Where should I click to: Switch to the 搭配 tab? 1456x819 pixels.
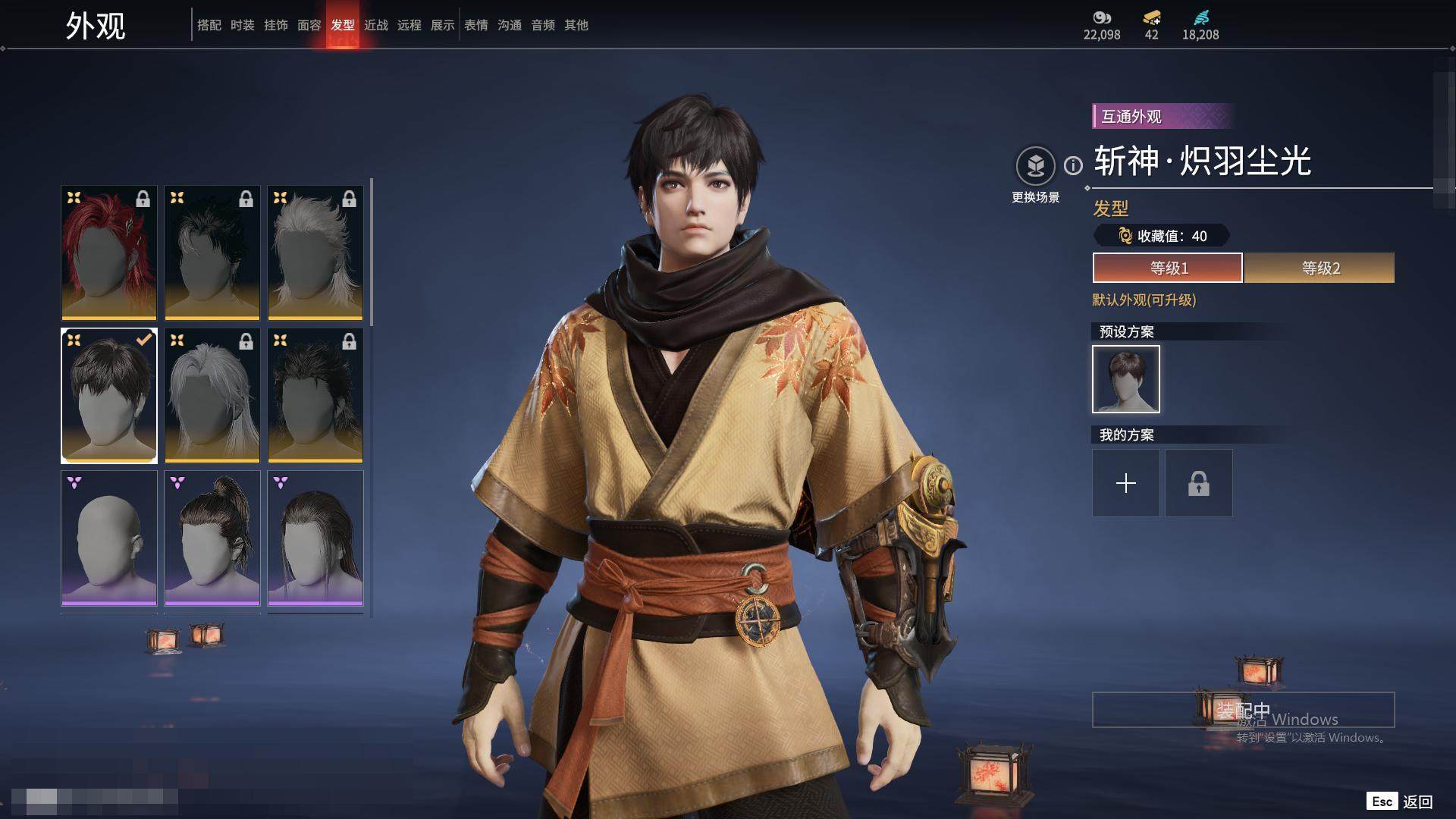pos(209,25)
